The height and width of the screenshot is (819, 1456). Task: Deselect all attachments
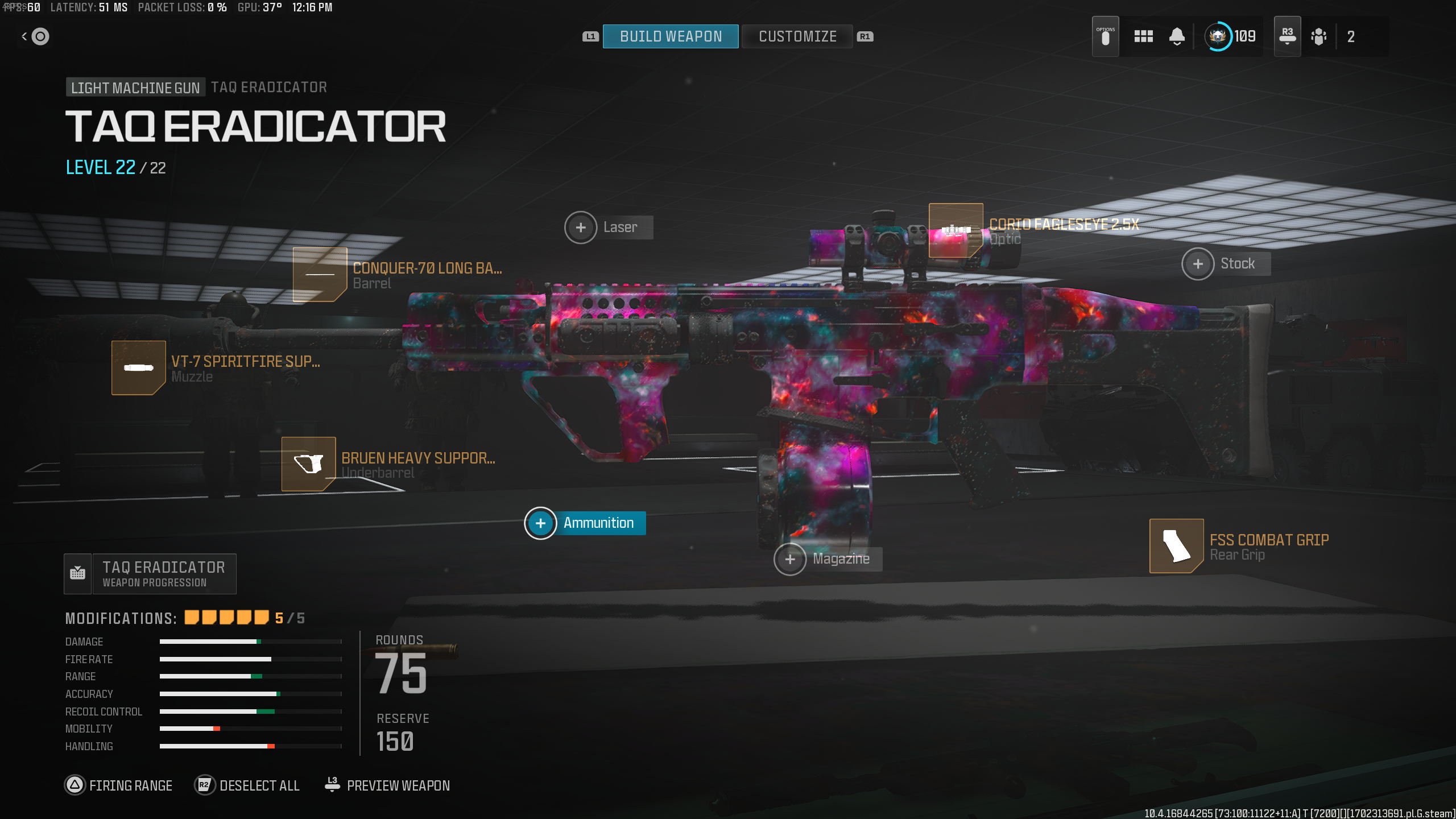tap(247, 785)
